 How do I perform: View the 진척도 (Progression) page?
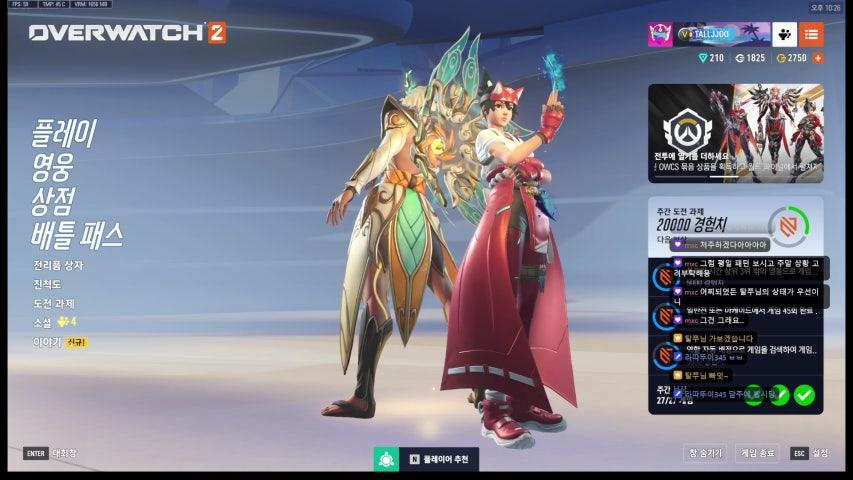click(49, 285)
